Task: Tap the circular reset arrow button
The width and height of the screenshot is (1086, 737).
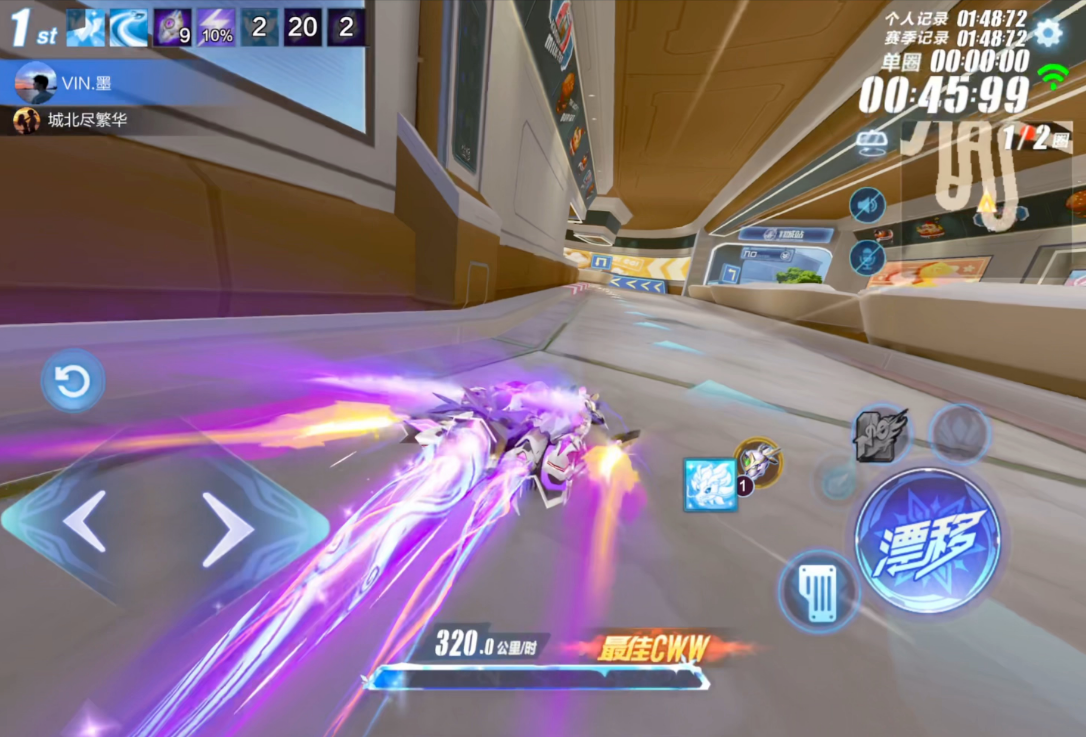Action: pyautogui.click(x=73, y=381)
